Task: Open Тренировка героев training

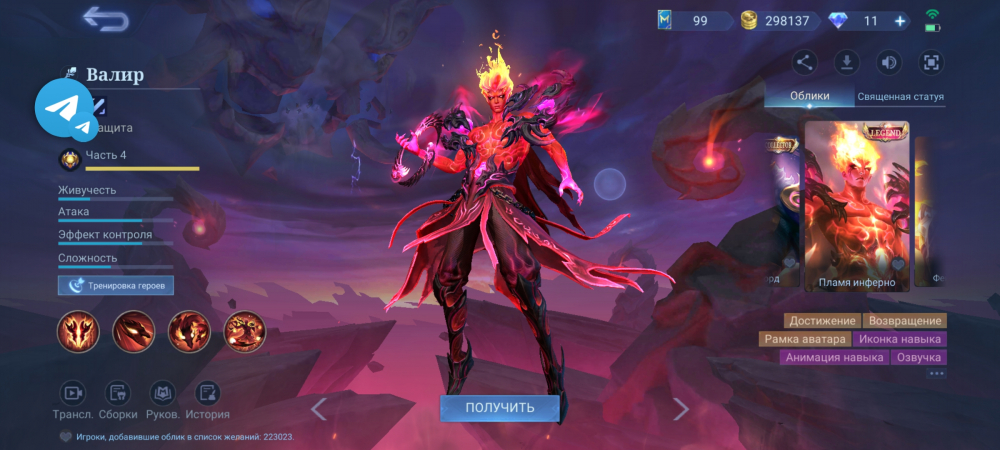Action: click(116, 286)
